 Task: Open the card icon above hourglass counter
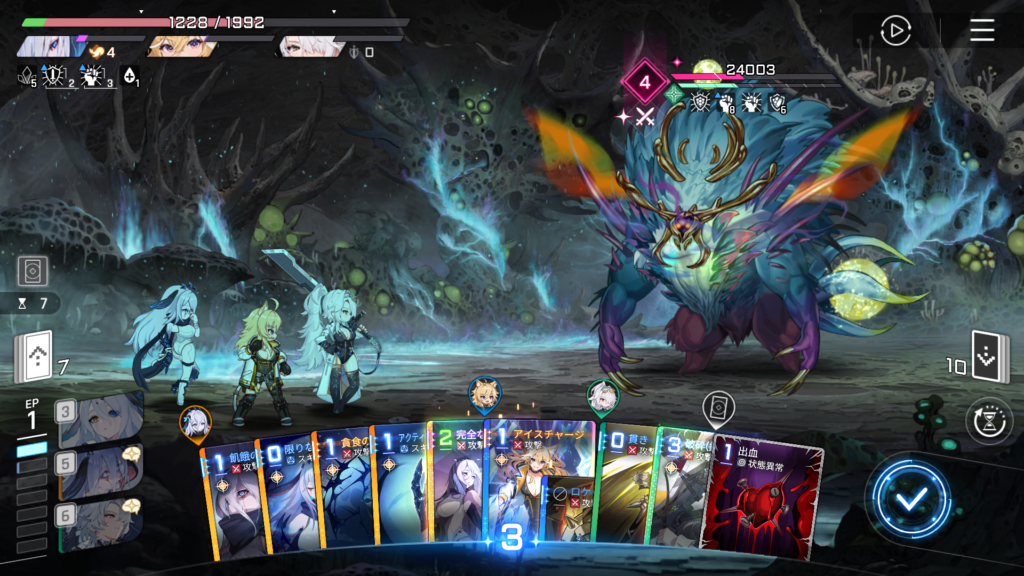33,270
